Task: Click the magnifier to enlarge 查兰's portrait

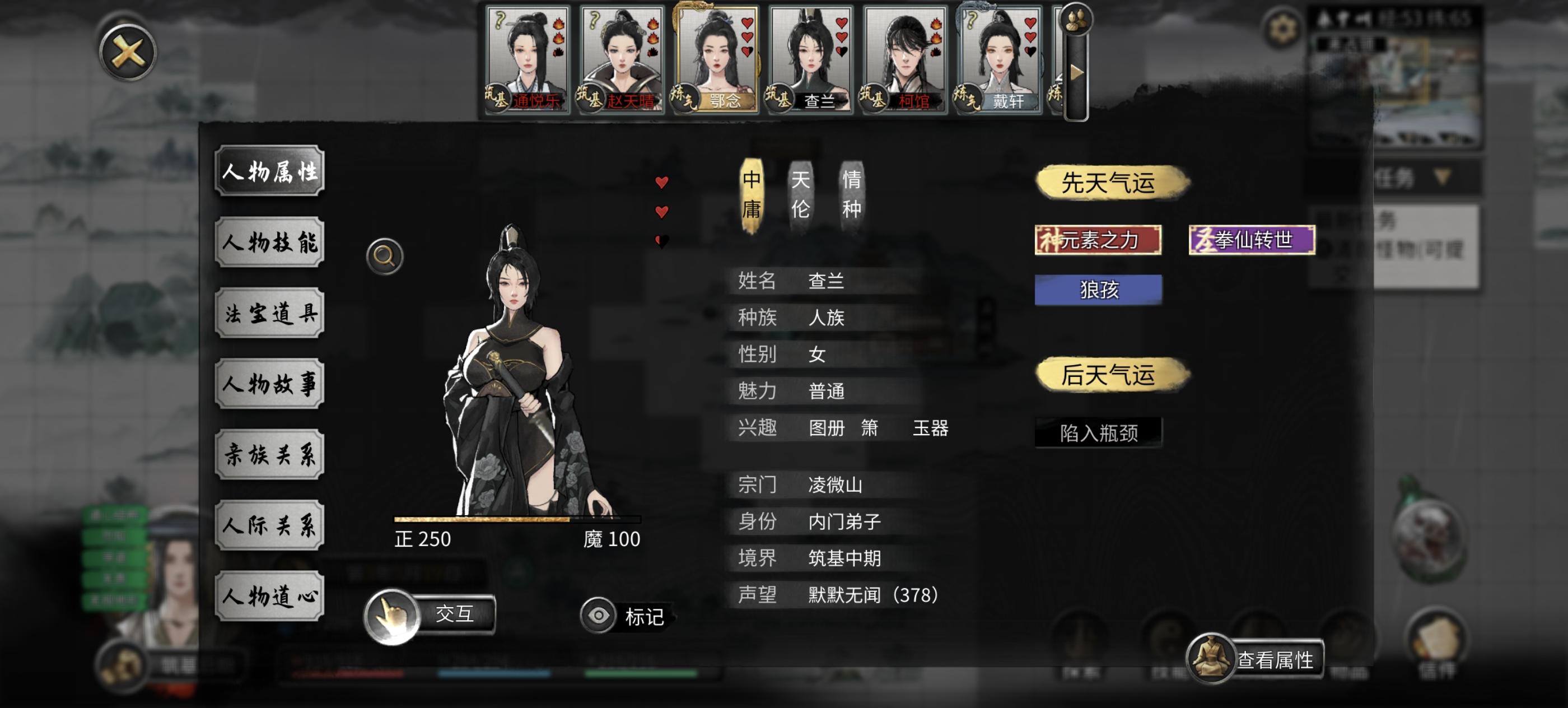Action: [384, 258]
